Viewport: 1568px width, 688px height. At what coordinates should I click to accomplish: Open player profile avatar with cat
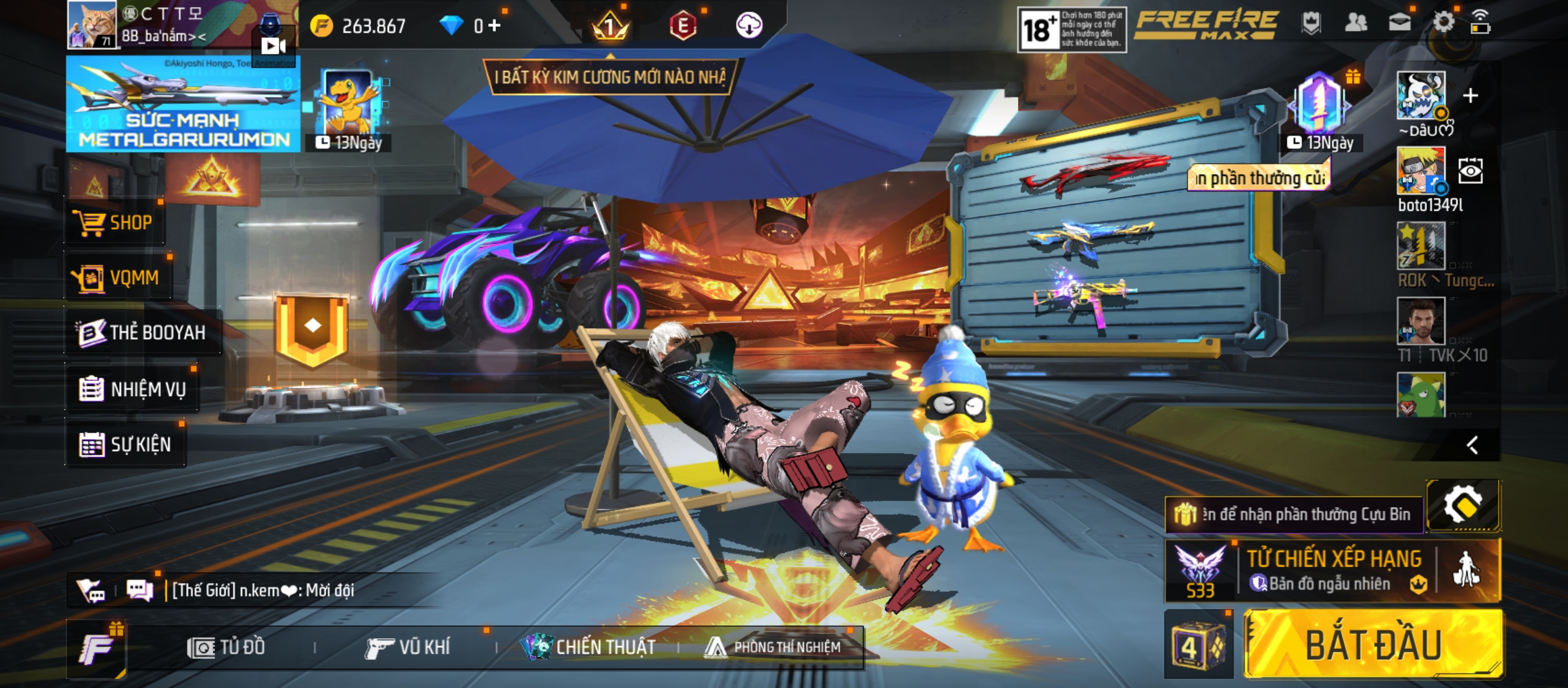click(92, 24)
